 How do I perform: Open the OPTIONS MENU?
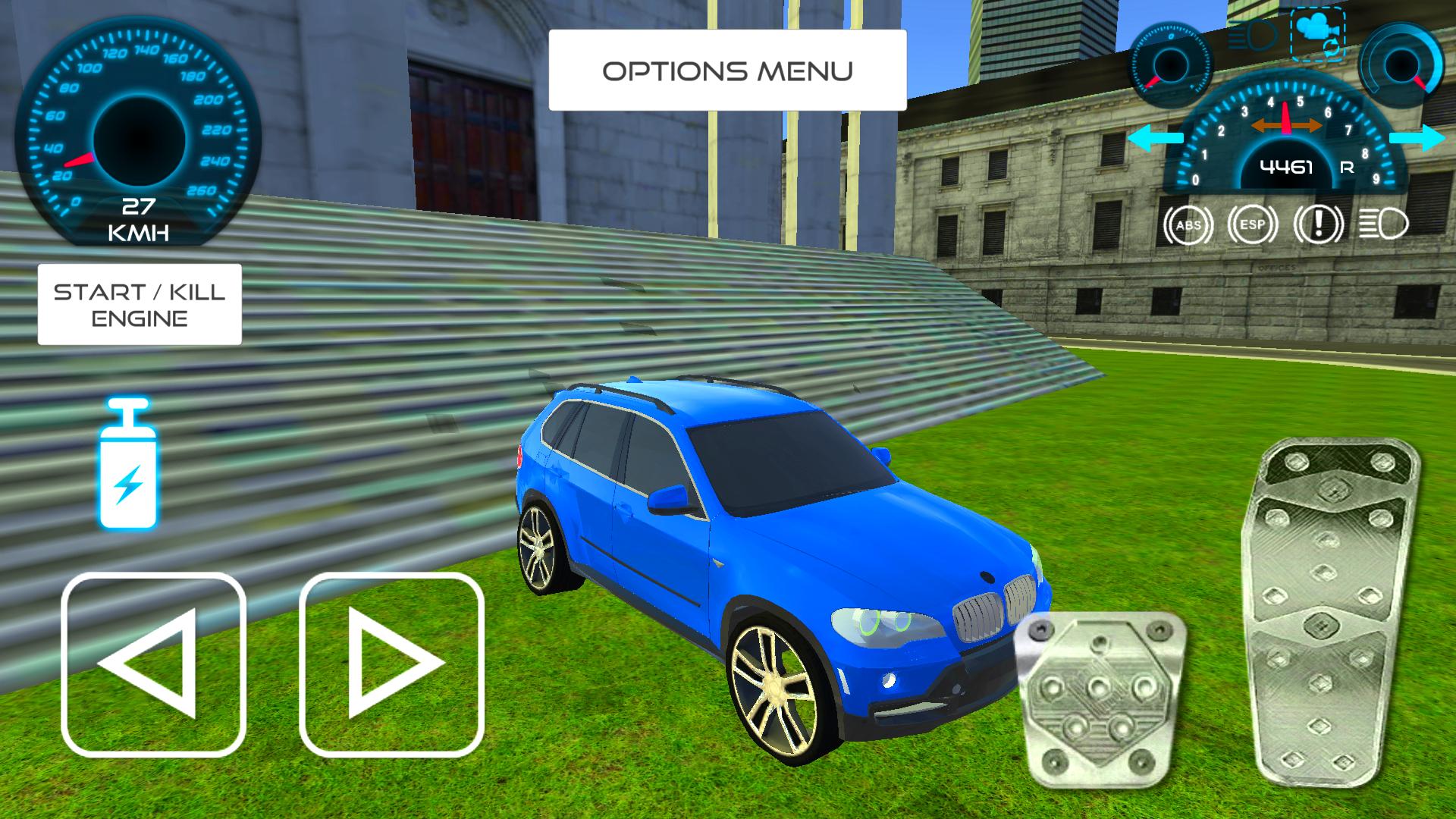[728, 70]
